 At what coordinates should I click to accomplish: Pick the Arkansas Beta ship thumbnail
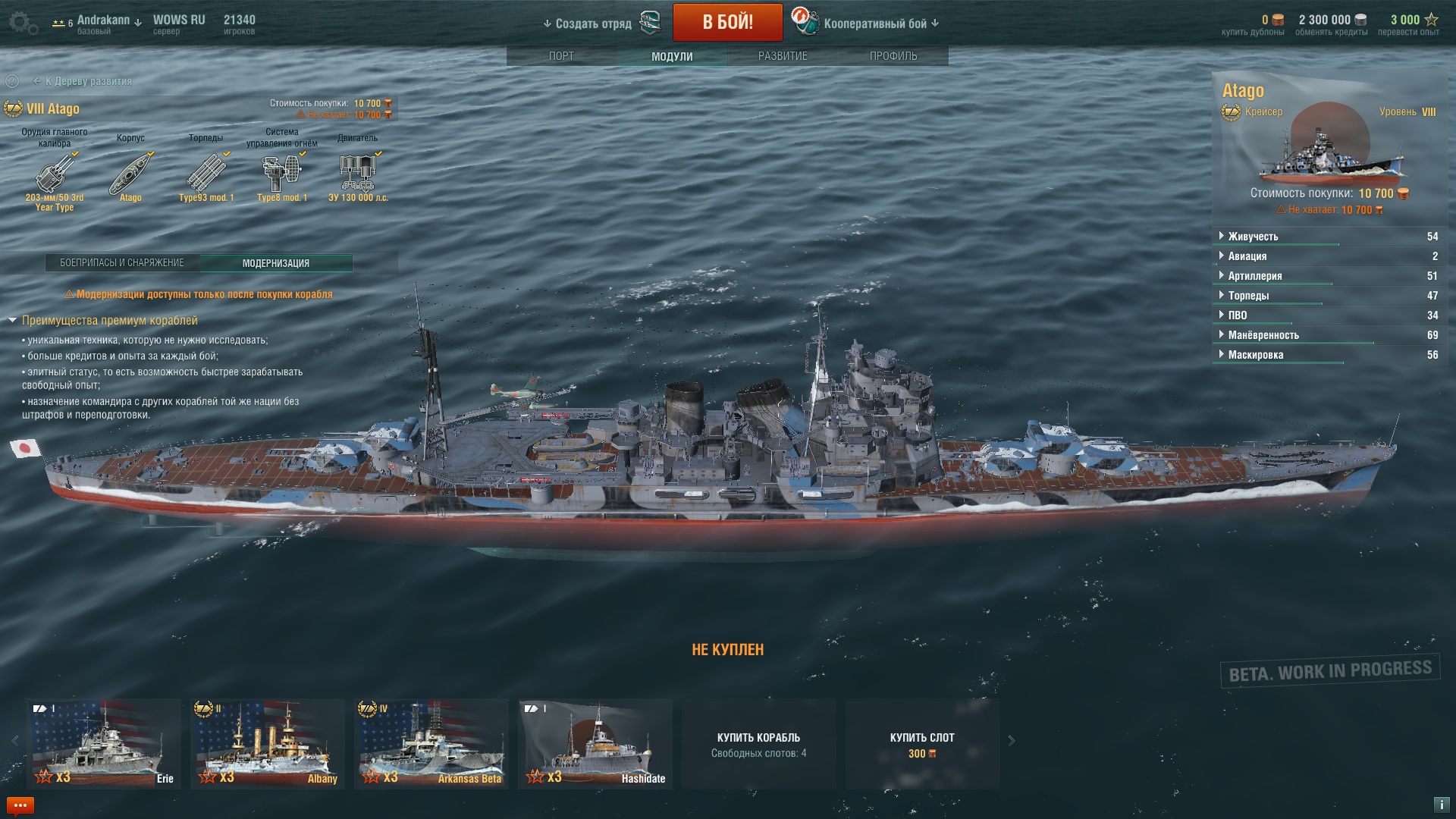[431, 743]
